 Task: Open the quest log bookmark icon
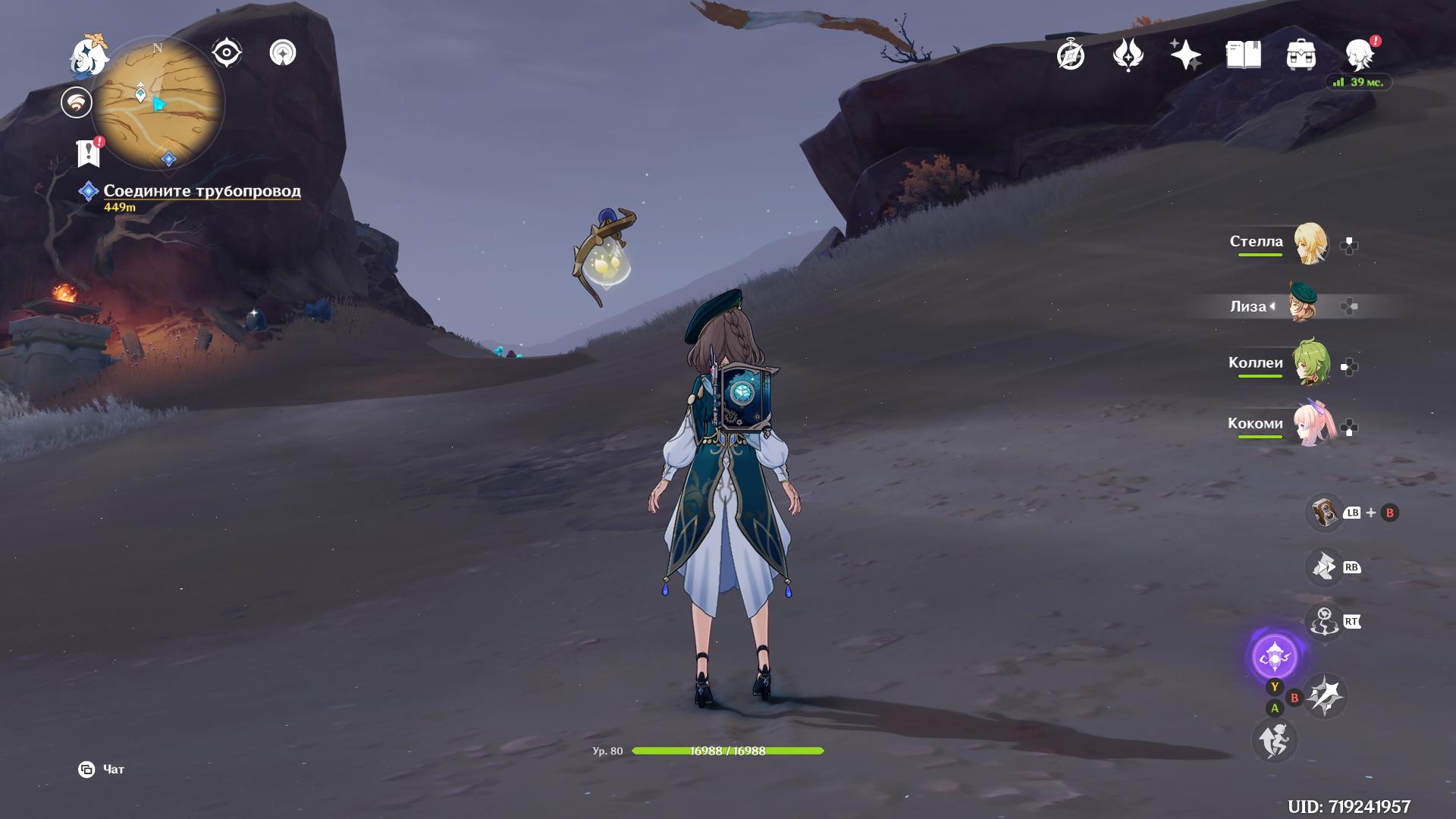pyautogui.click(x=89, y=152)
